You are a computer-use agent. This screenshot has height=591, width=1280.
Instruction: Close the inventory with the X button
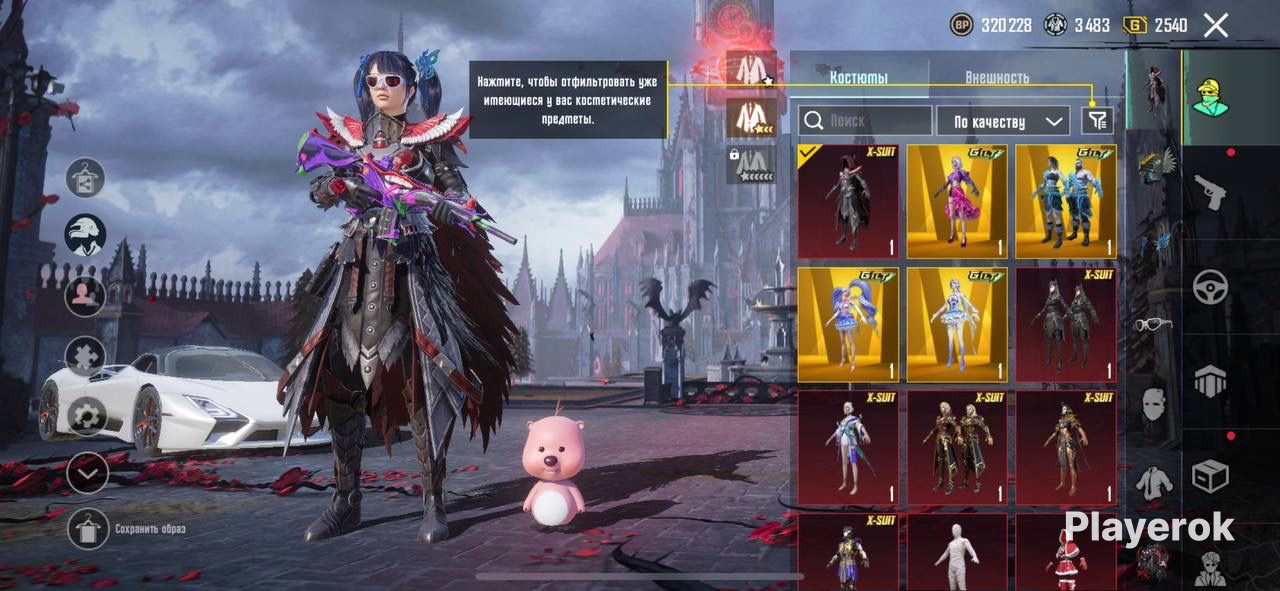tap(1215, 25)
